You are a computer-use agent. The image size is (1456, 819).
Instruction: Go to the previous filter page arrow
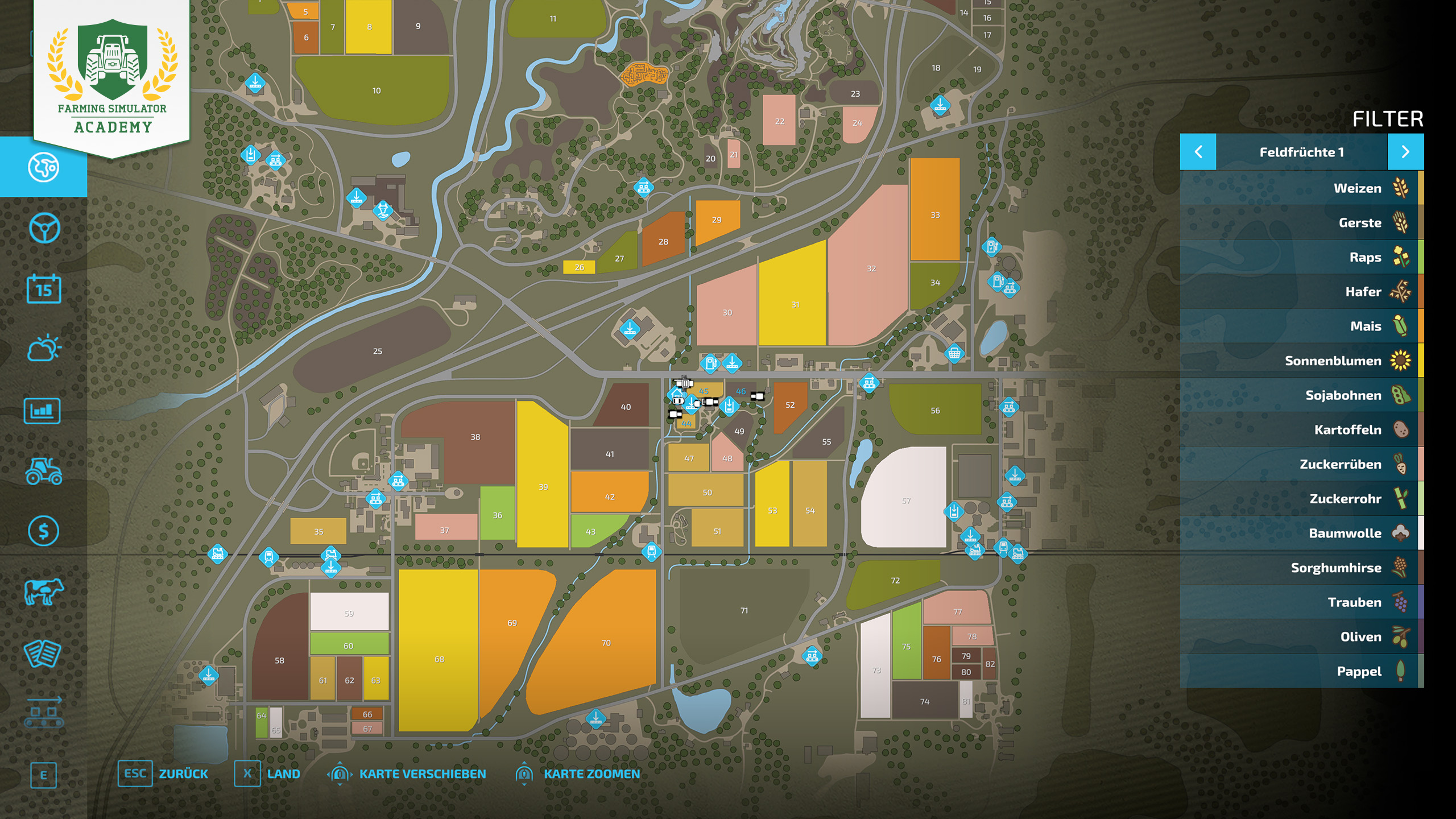[1198, 152]
